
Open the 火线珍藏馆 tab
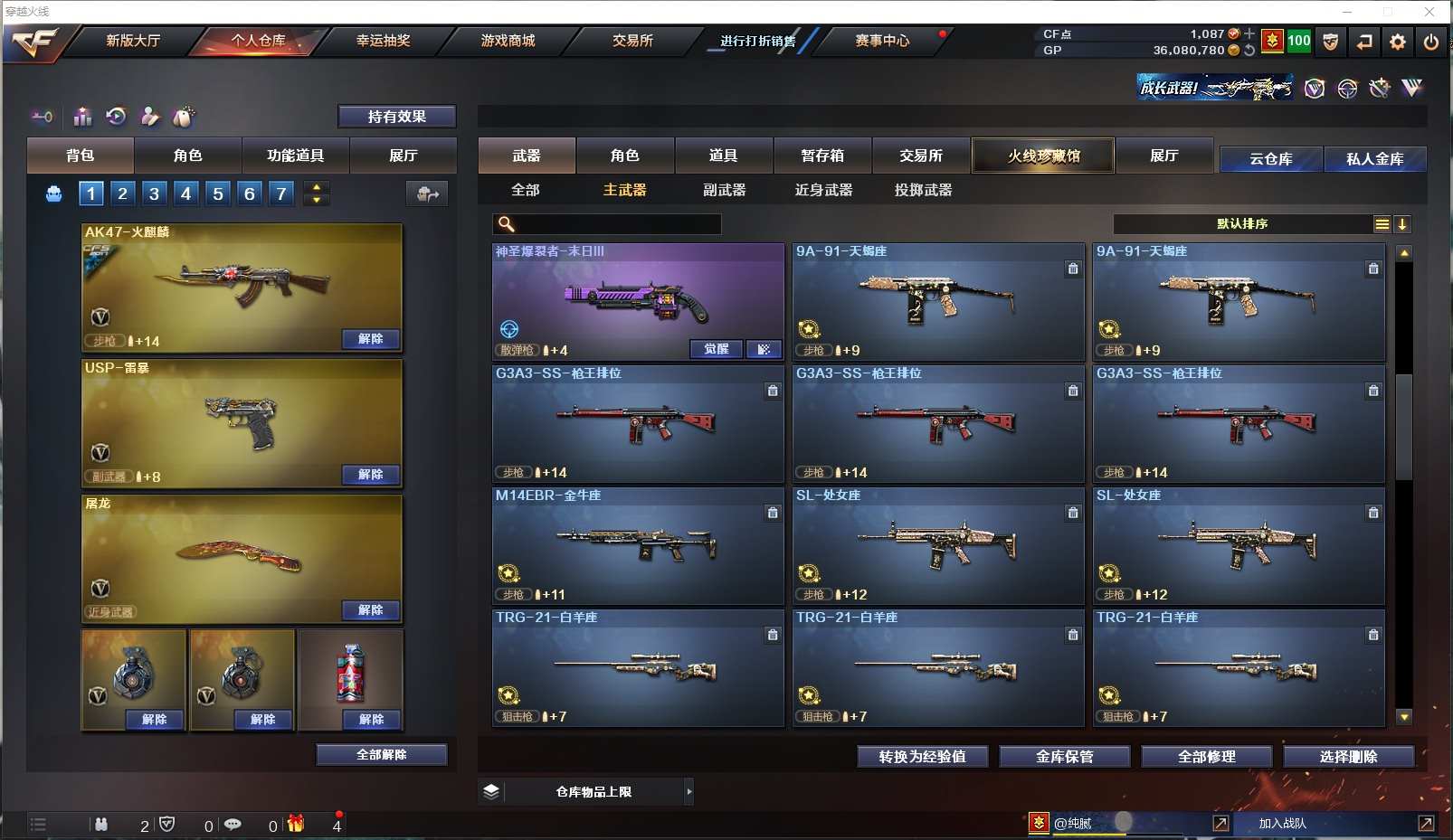pyautogui.click(x=1043, y=156)
